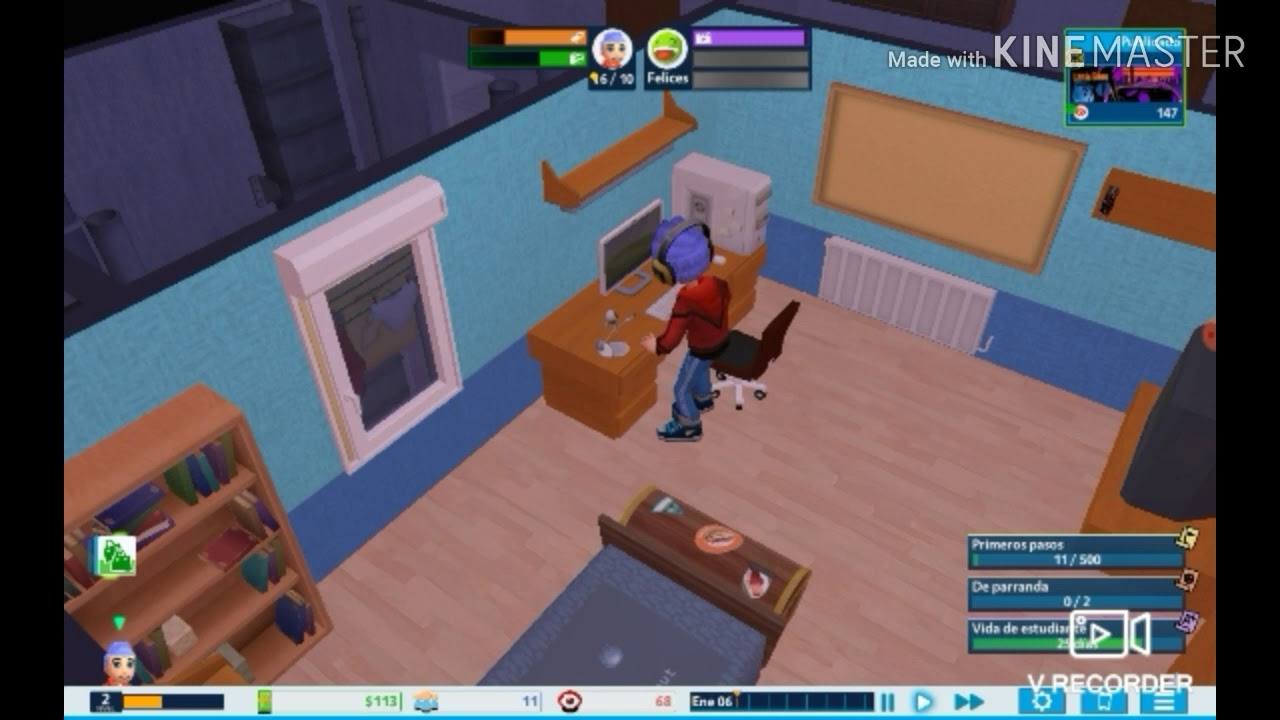
Task: Select the Primeros pasos quest tracker
Action: [x=1076, y=552]
